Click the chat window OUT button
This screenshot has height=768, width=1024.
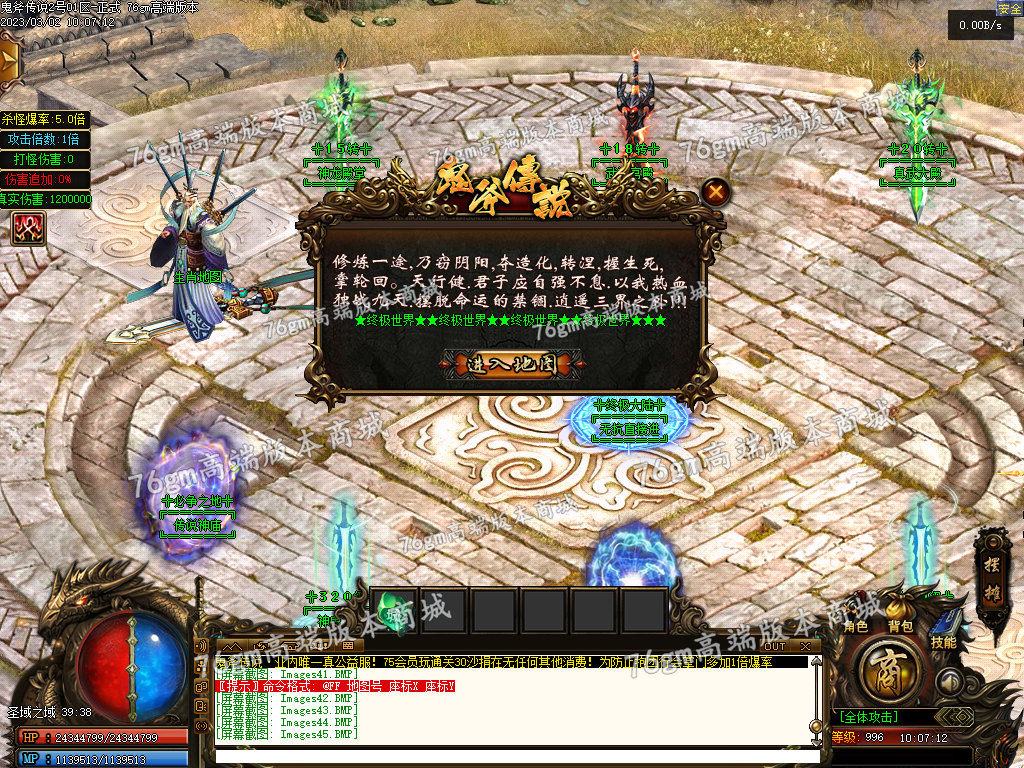pos(775,646)
